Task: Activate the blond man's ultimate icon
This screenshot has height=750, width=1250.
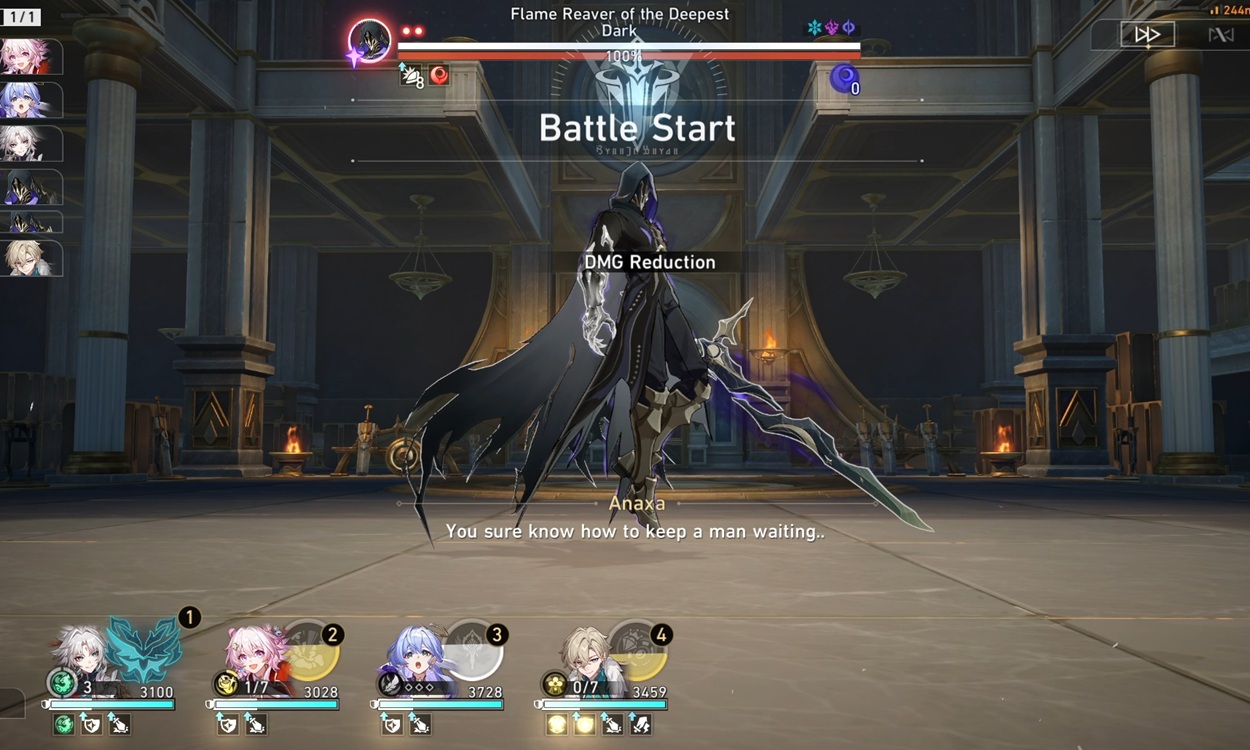Action: point(638,650)
